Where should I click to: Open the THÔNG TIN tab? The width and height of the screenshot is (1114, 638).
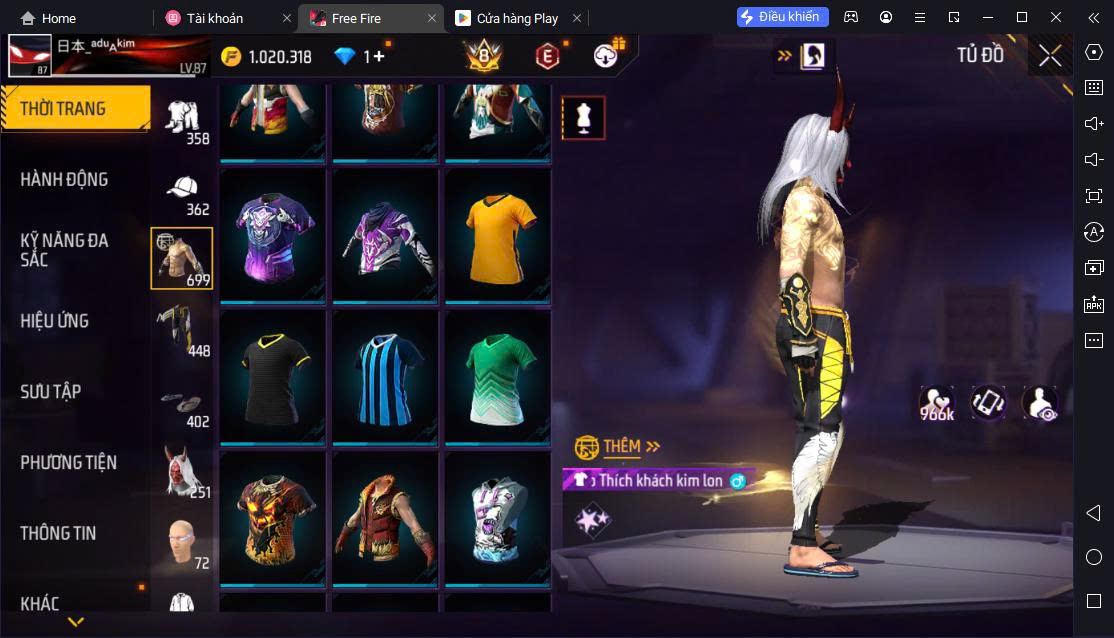point(58,534)
